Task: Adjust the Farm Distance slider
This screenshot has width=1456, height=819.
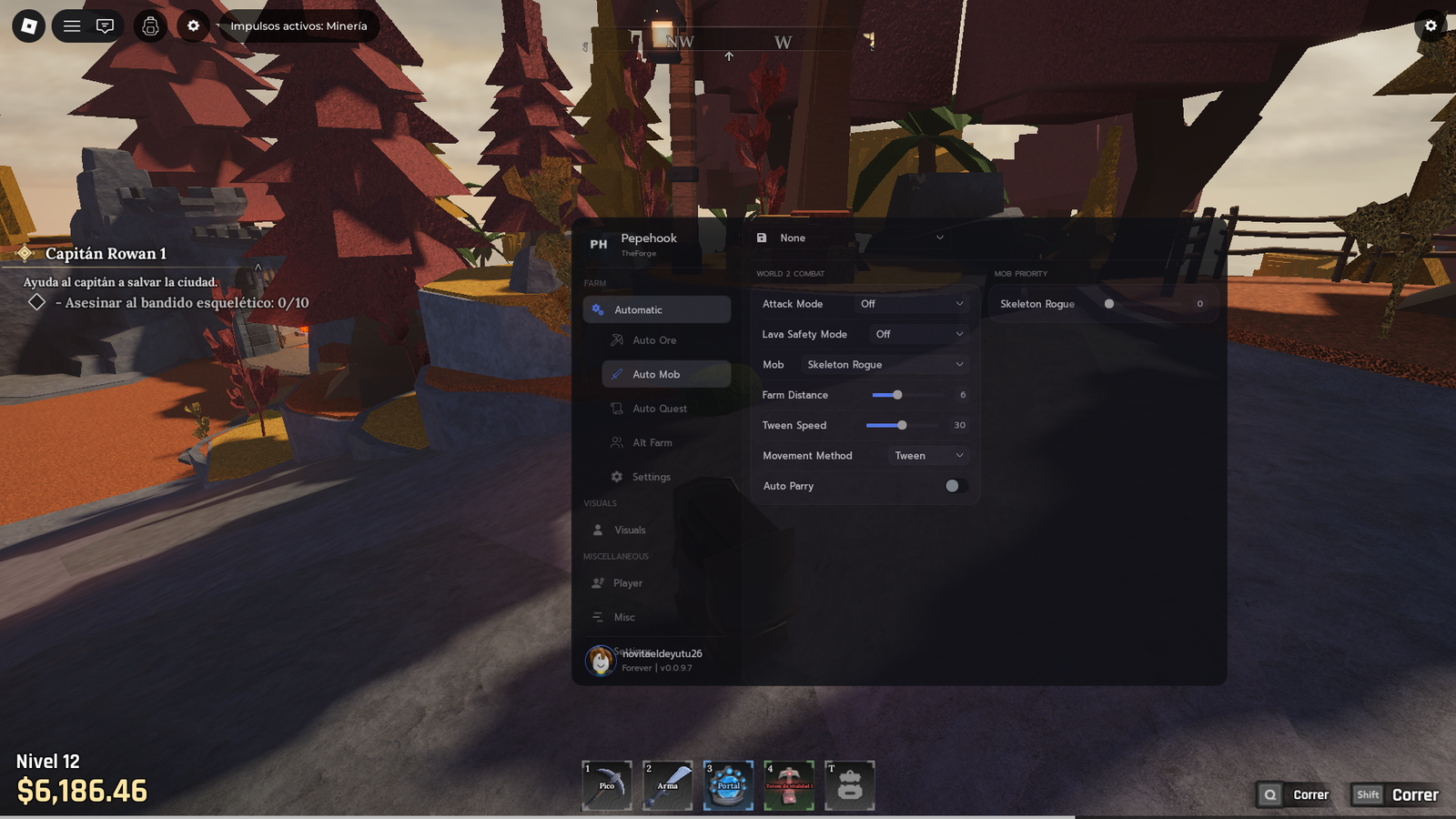Action: pos(896,394)
